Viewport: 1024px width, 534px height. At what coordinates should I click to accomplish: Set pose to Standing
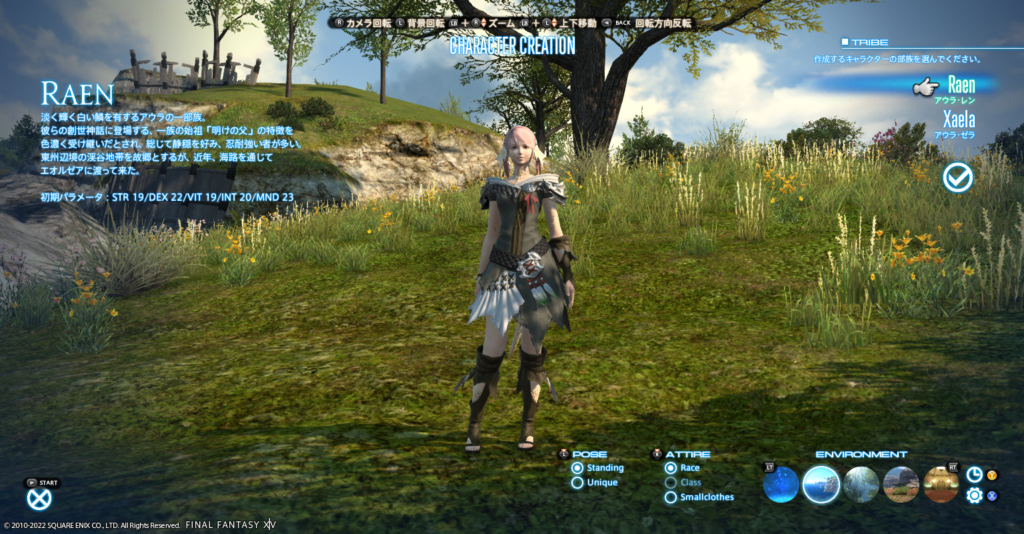point(578,468)
